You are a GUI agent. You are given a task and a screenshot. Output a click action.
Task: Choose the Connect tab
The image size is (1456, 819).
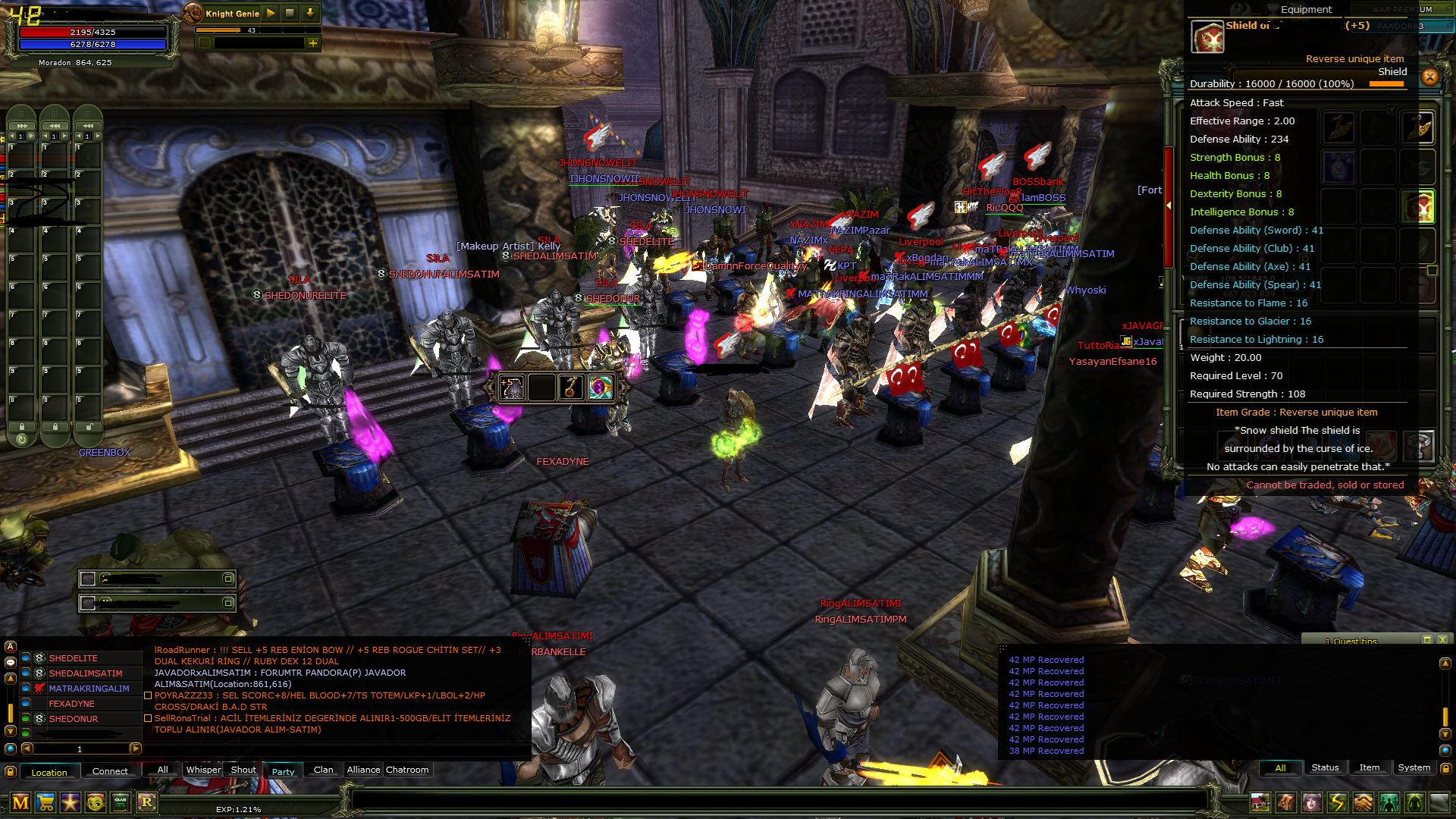pyautogui.click(x=110, y=771)
